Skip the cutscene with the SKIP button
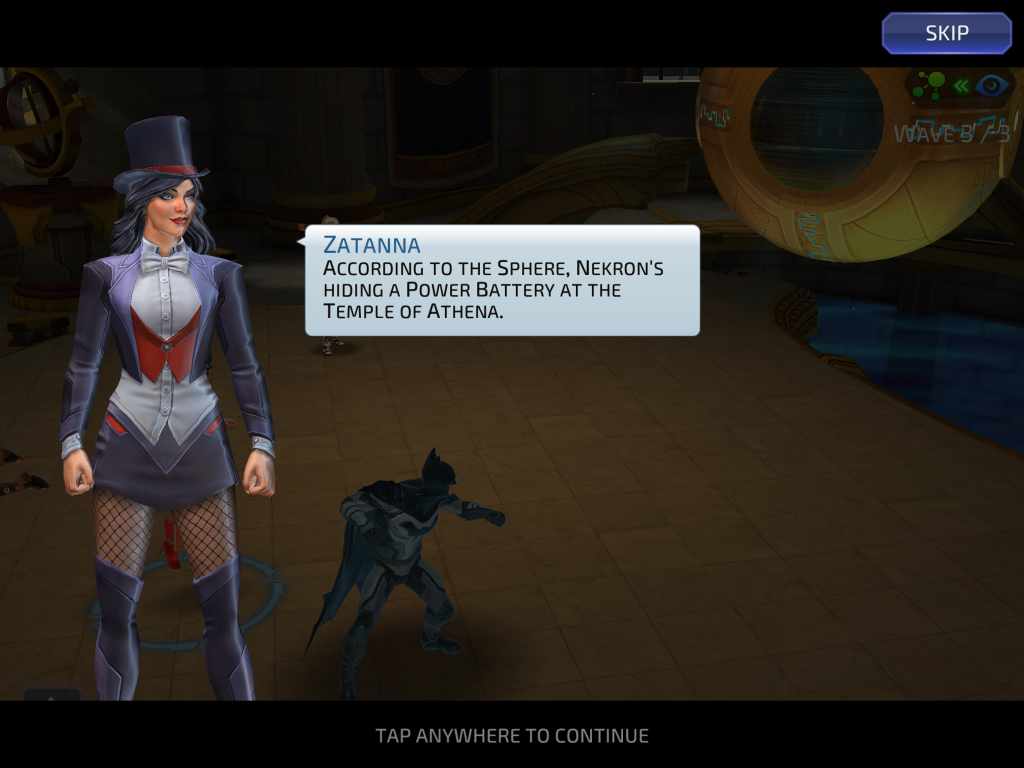1024x768 pixels. (x=946, y=33)
